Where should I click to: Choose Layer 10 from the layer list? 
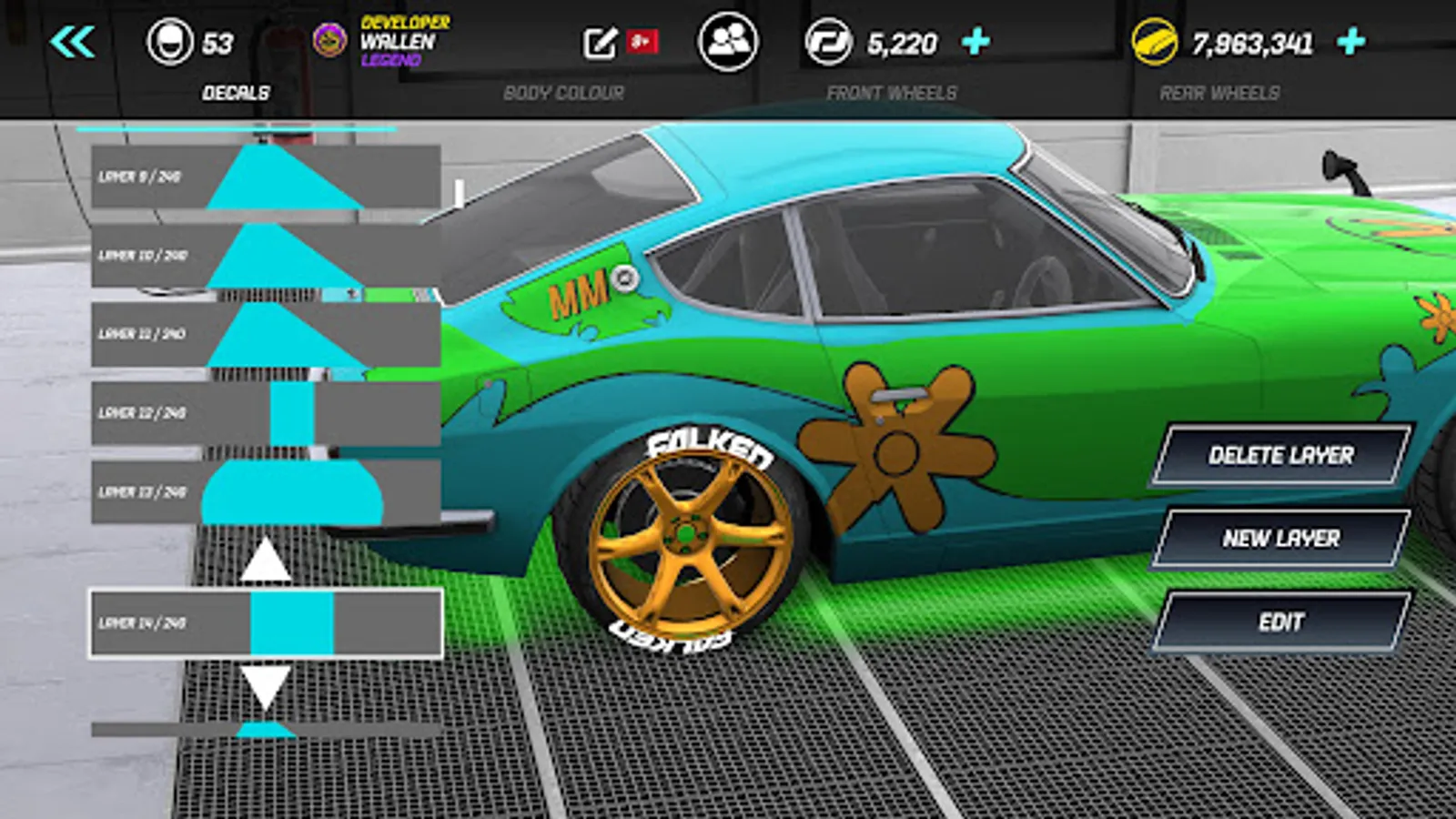(266, 256)
